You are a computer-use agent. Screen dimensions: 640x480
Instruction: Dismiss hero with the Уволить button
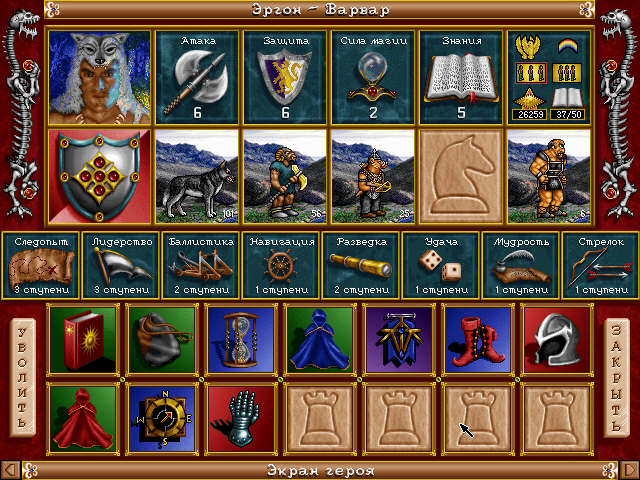pos(22,376)
